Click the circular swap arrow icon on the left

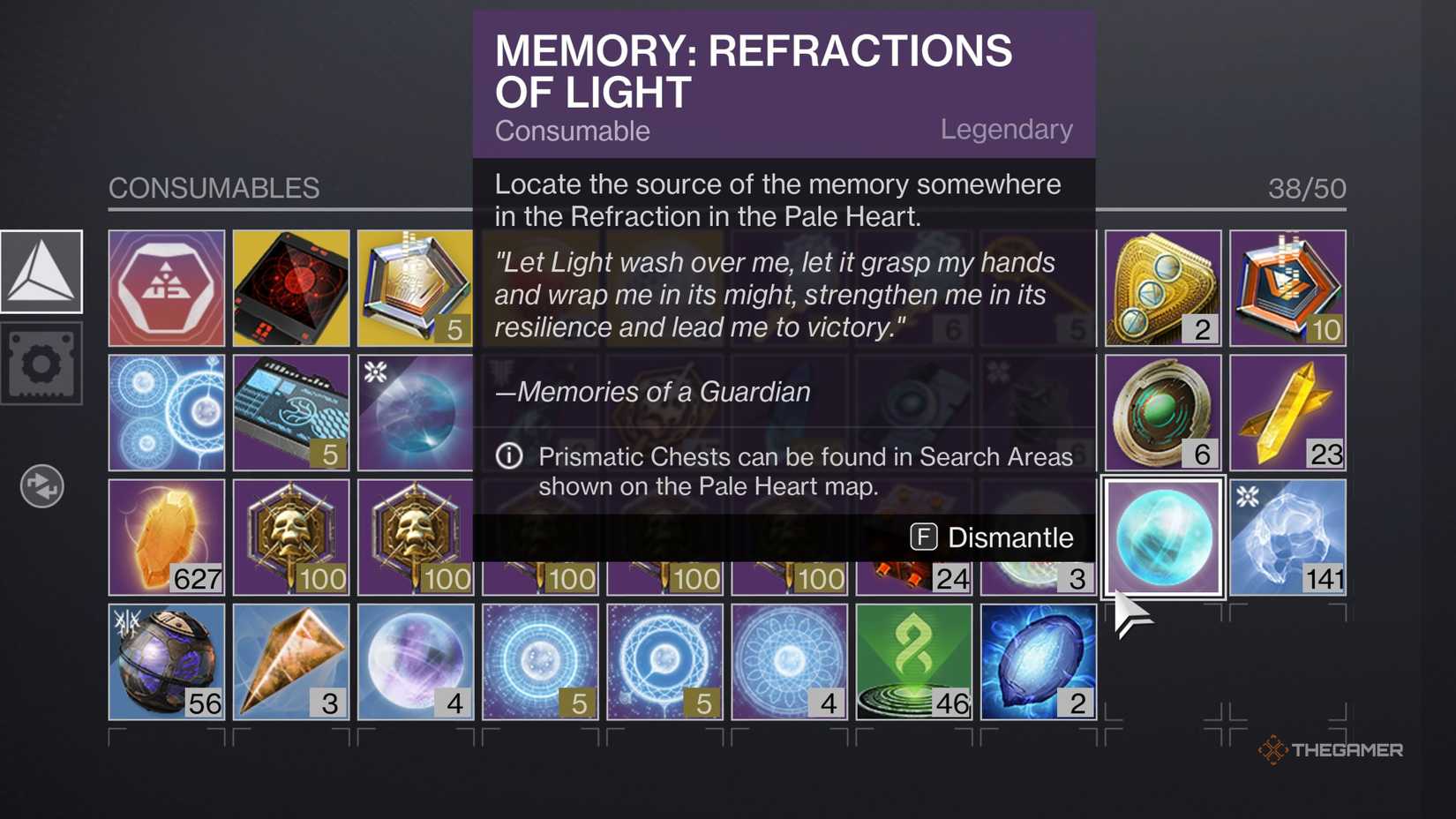tap(41, 486)
